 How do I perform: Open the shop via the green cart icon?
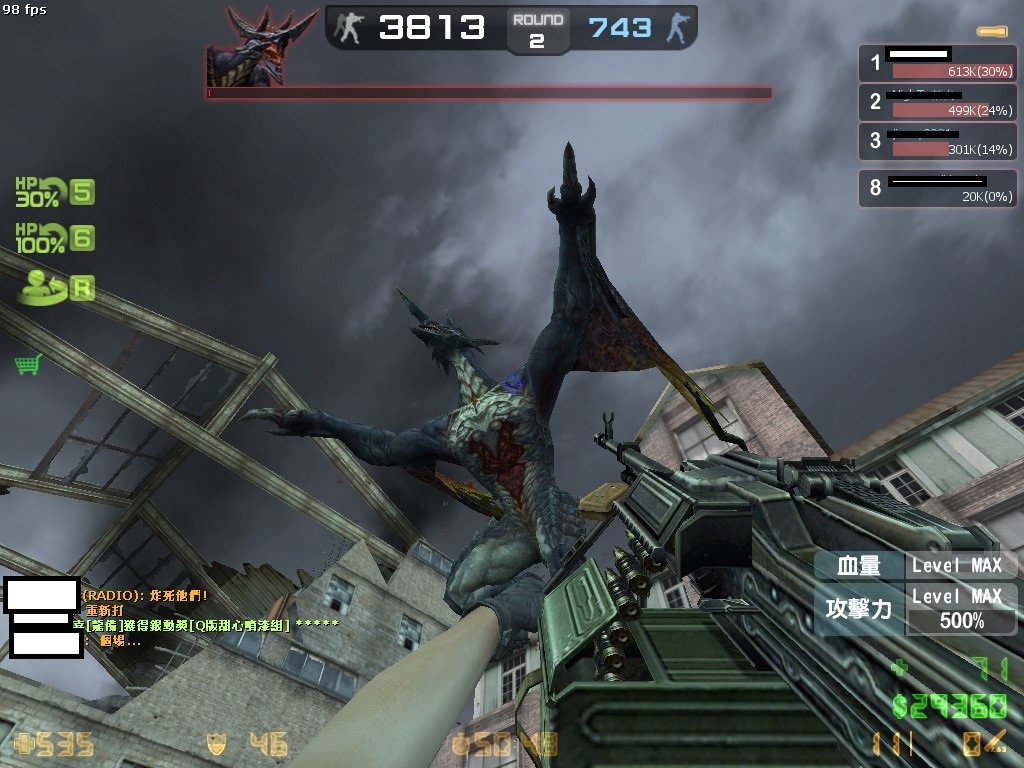point(28,365)
